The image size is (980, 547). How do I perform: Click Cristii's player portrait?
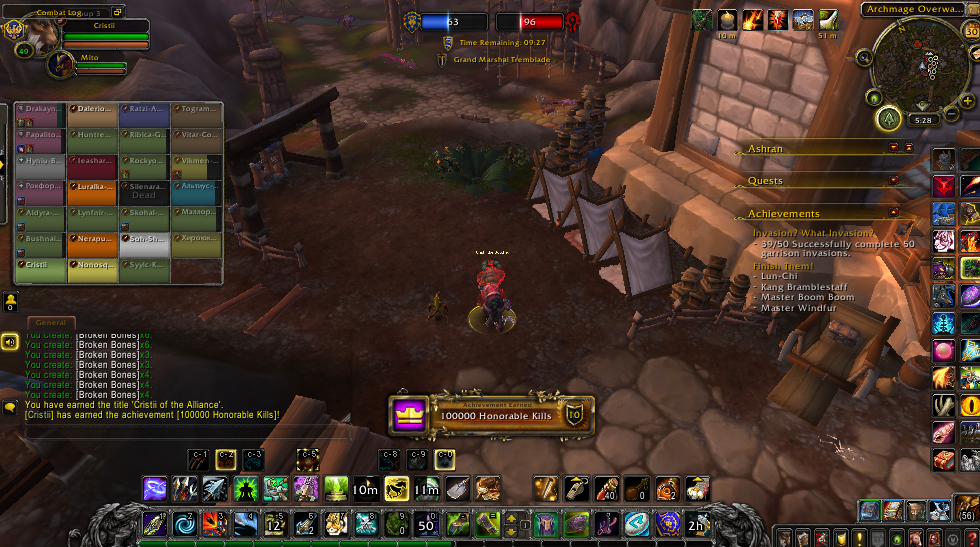tap(22, 29)
